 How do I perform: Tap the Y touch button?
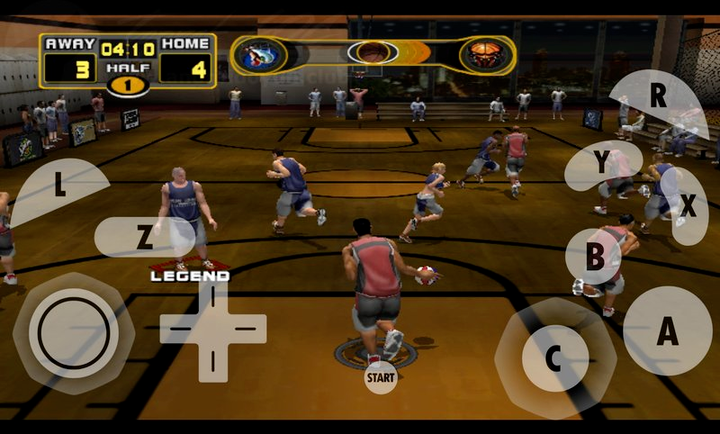[602, 163]
